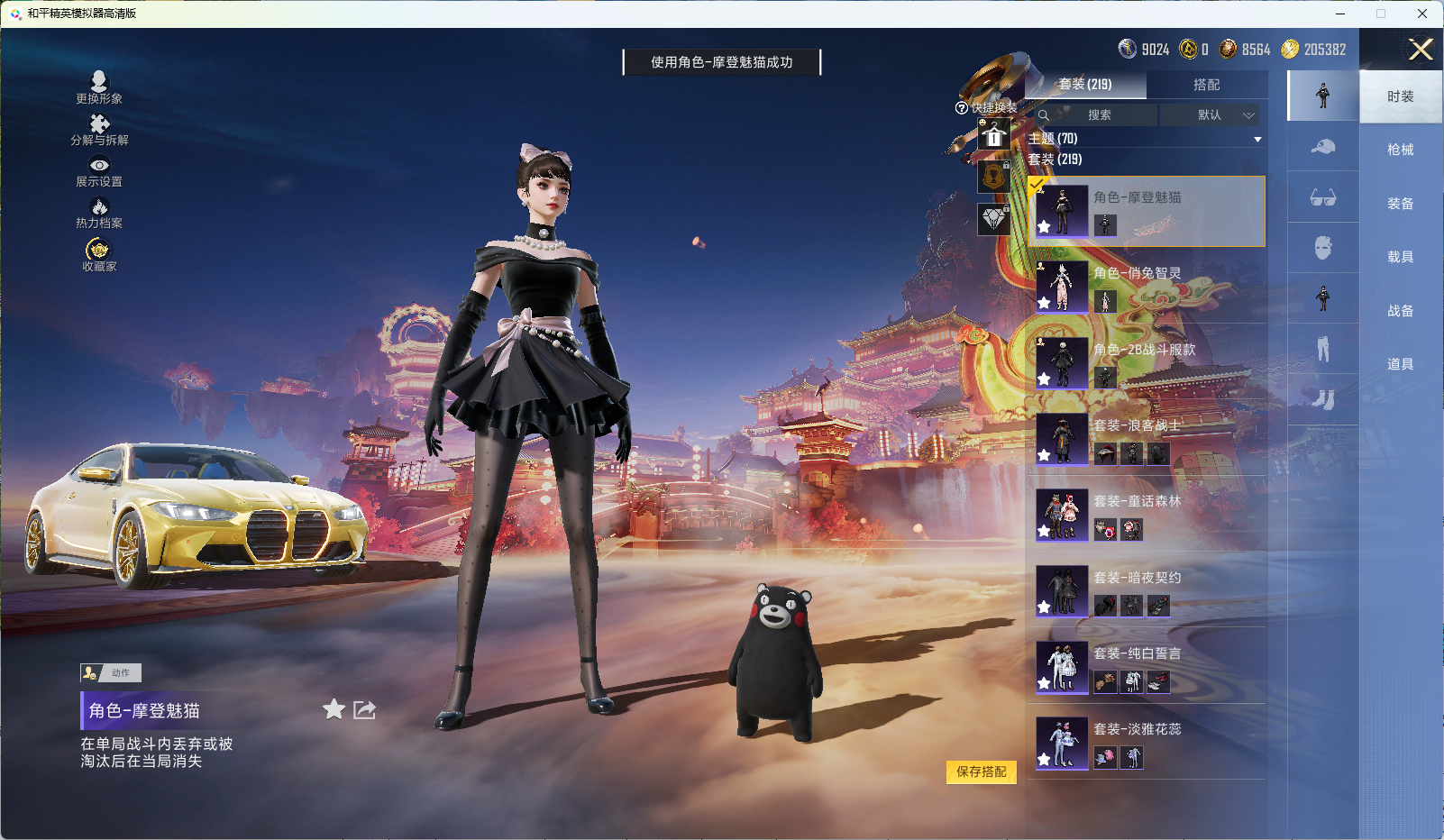
Task: Select the cap/headwear category icon
Action: click(x=1322, y=147)
